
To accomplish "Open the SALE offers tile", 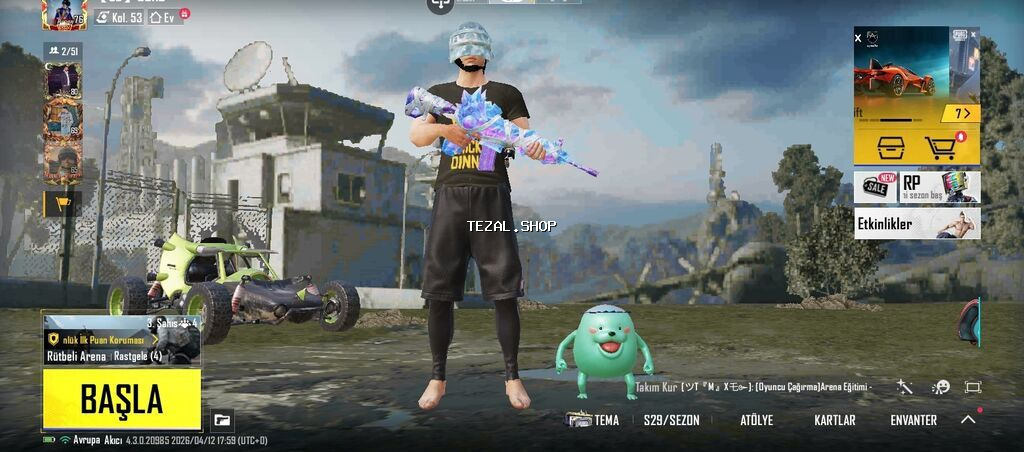I will (x=875, y=187).
